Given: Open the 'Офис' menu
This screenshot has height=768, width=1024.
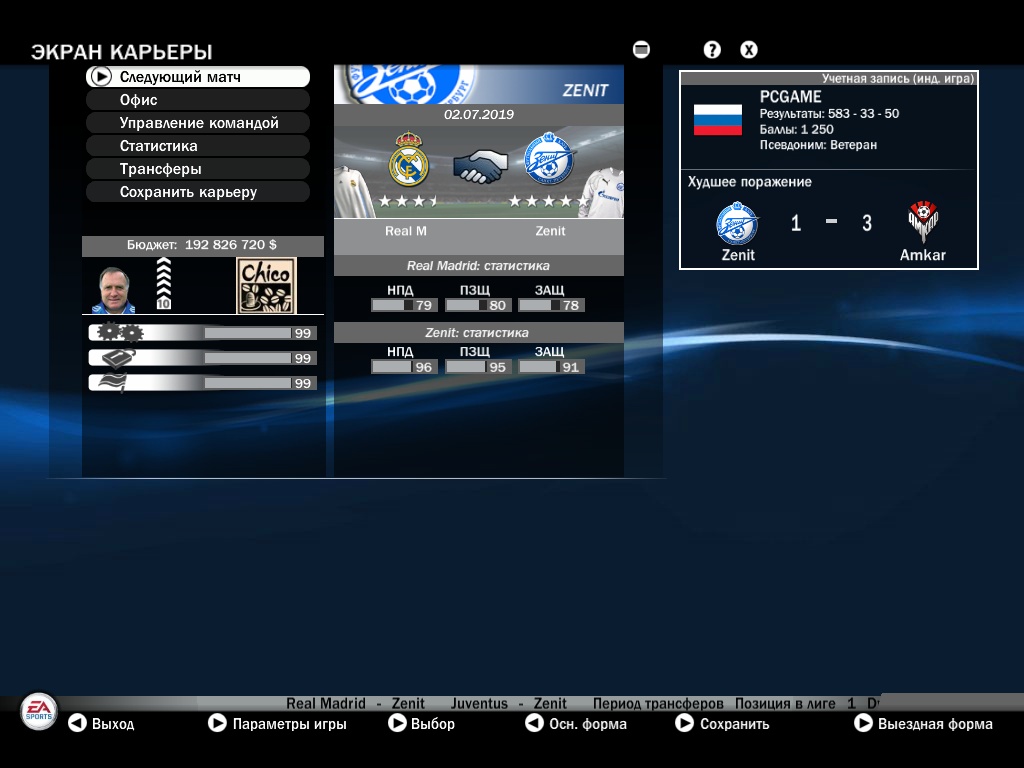Looking at the screenshot, I should [197, 100].
